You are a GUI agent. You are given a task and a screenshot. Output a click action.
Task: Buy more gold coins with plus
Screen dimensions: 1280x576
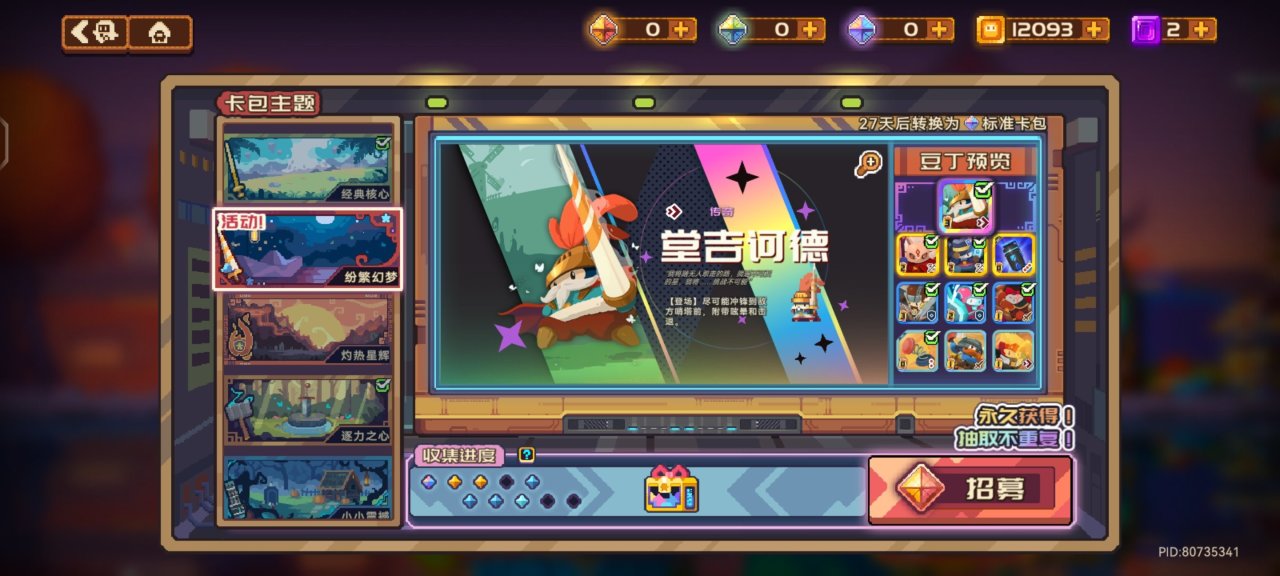click(x=1096, y=30)
